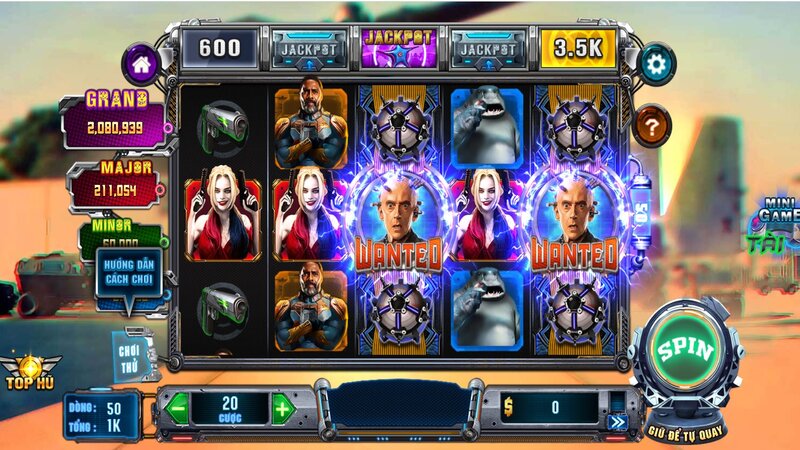Show help with the question mark button
This screenshot has height=450, width=800.
coord(652,126)
